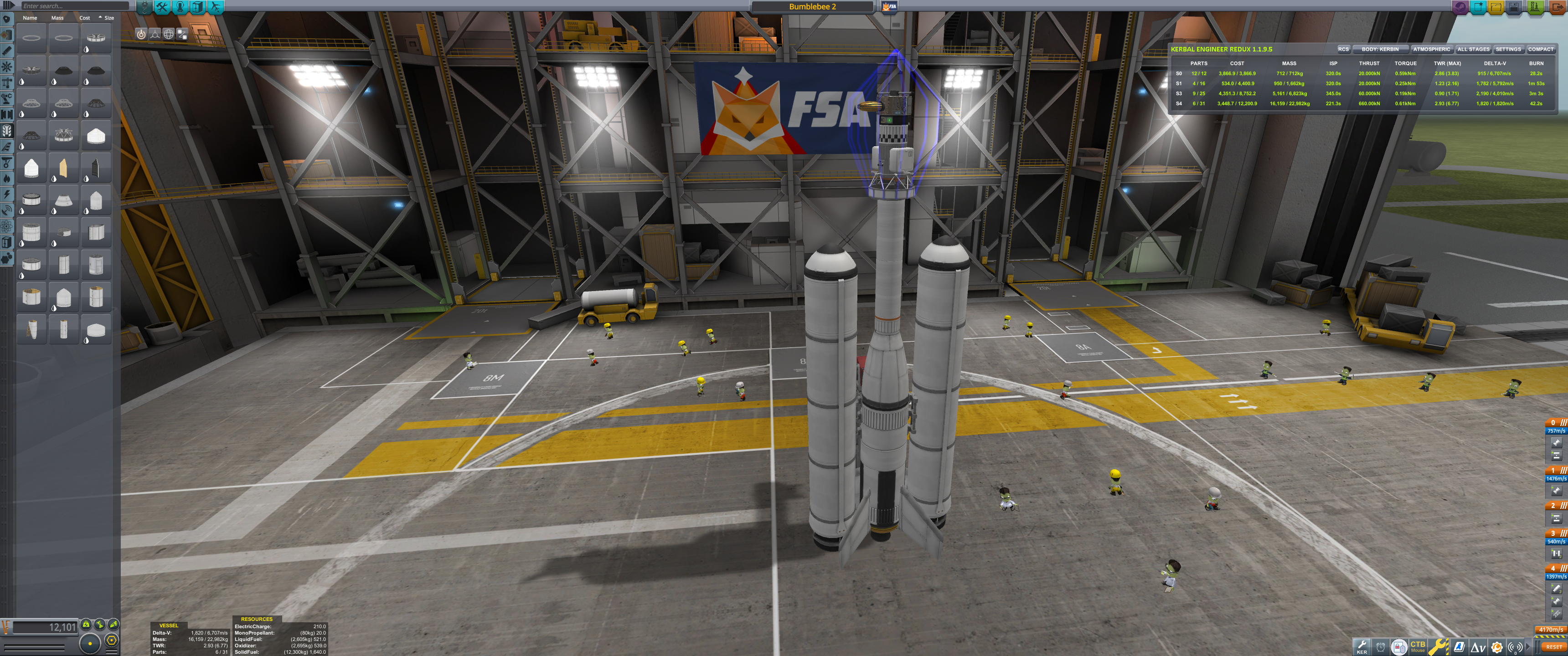The image size is (1568, 656).
Task: Open the load craft folder button
Action: 1496,7
